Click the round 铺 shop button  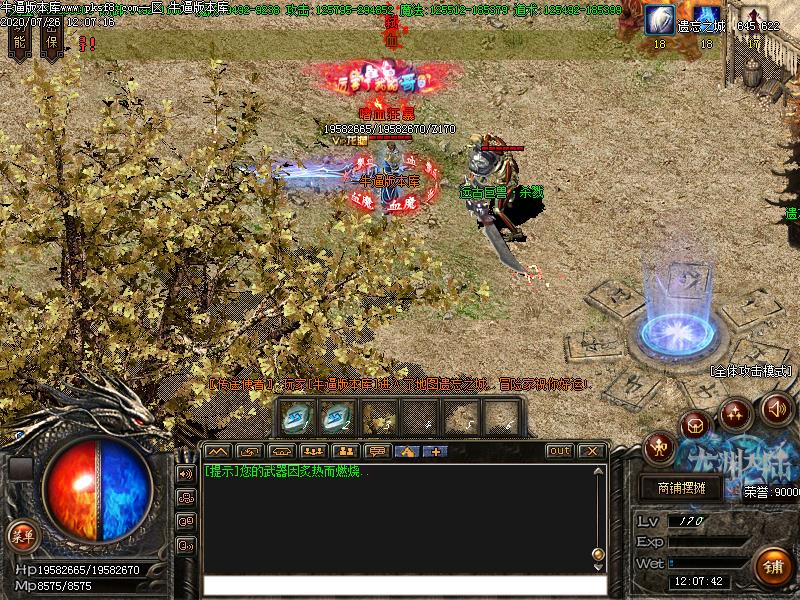[x=772, y=567]
